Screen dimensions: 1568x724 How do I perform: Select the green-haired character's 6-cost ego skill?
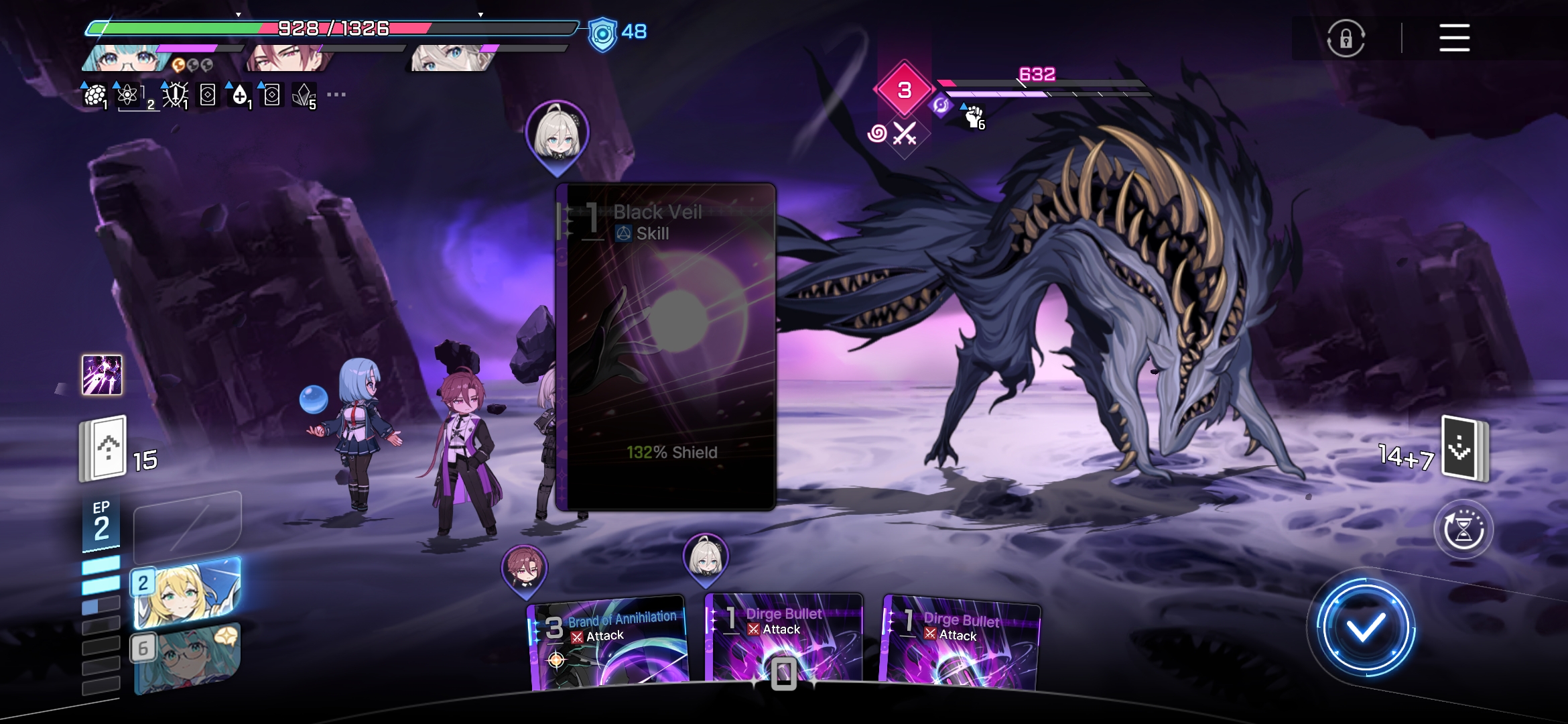(x=186, y=658)
